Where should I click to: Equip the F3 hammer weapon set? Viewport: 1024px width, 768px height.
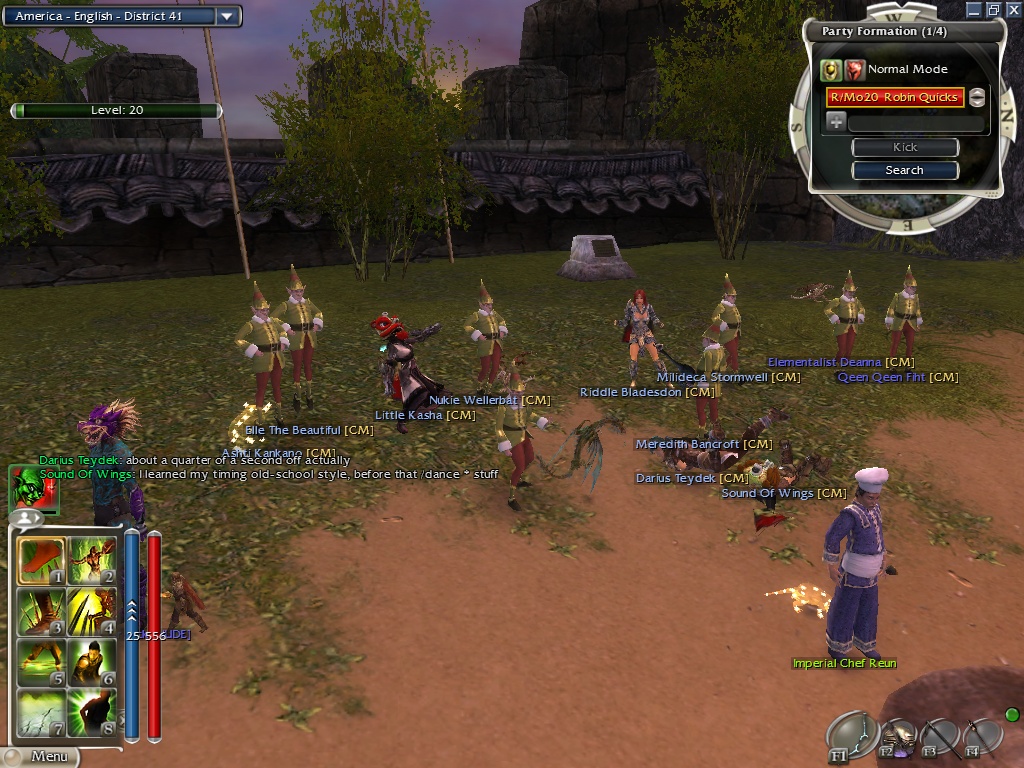940,738
